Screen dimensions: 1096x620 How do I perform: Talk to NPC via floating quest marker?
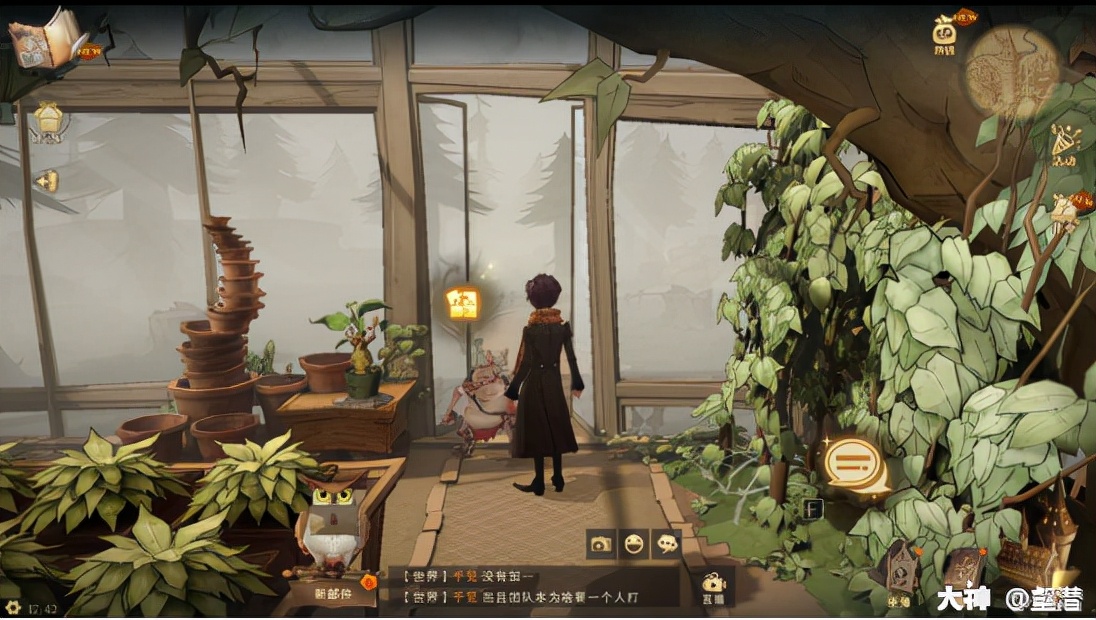(x=463, y=303)
